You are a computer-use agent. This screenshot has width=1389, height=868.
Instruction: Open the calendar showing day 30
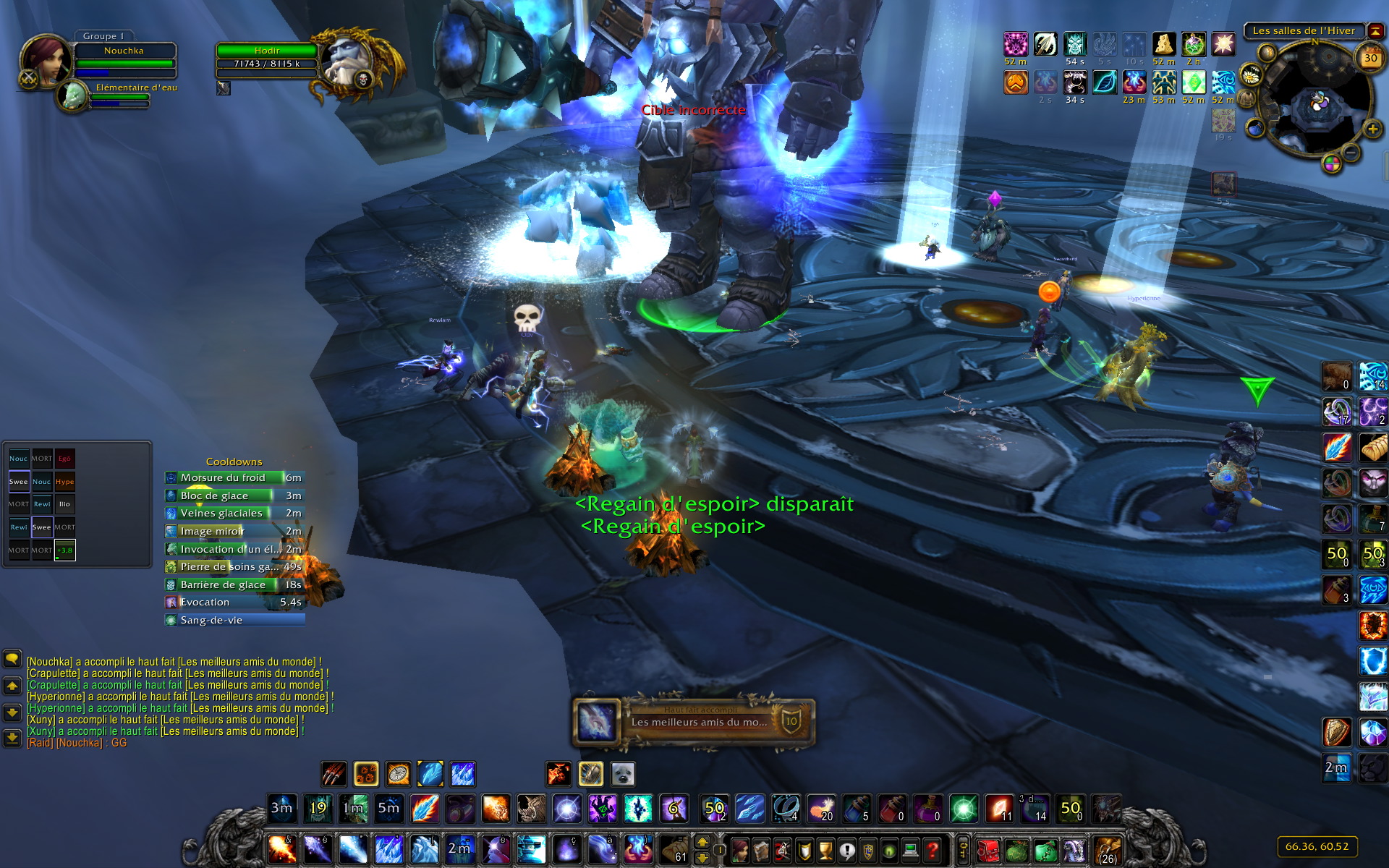[1370, 58]
